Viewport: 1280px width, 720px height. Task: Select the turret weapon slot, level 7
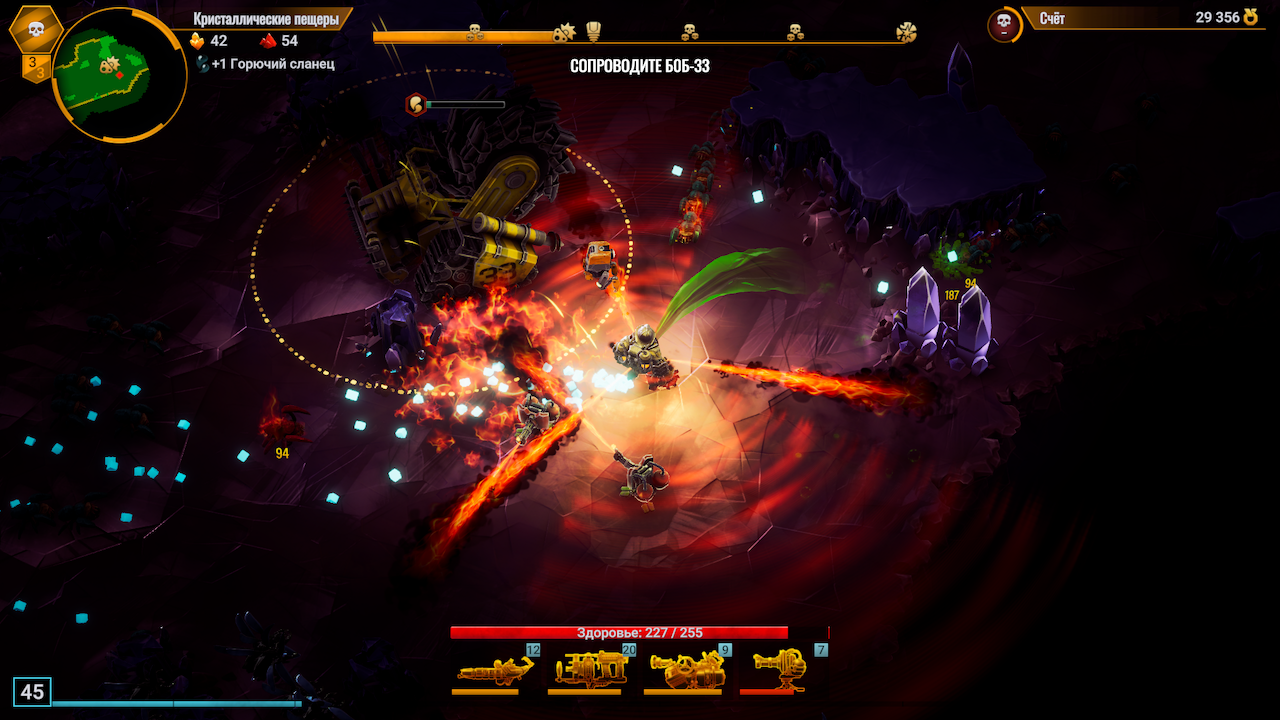point(783,668)
